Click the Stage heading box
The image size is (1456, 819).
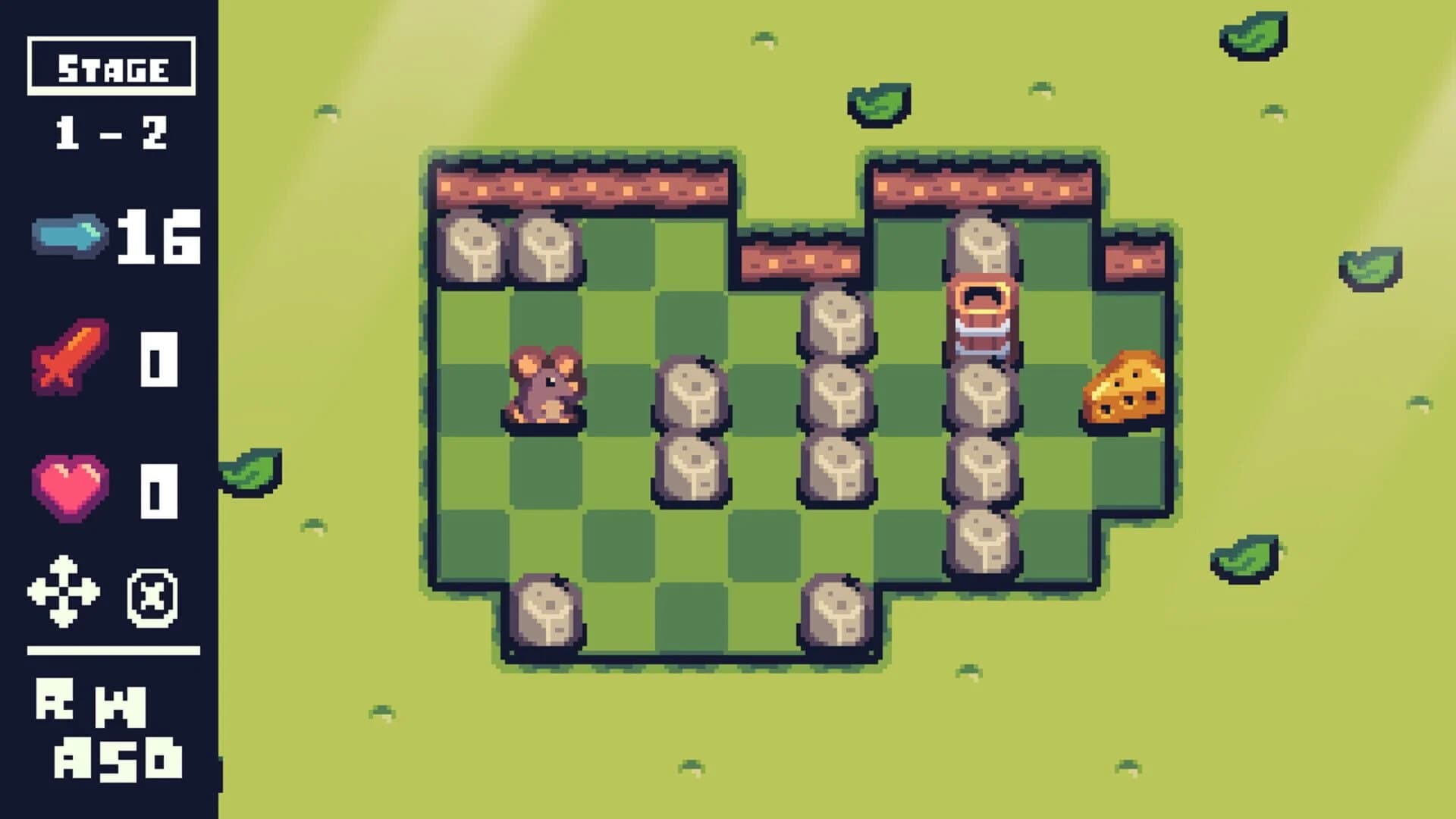tap(110, 68)
